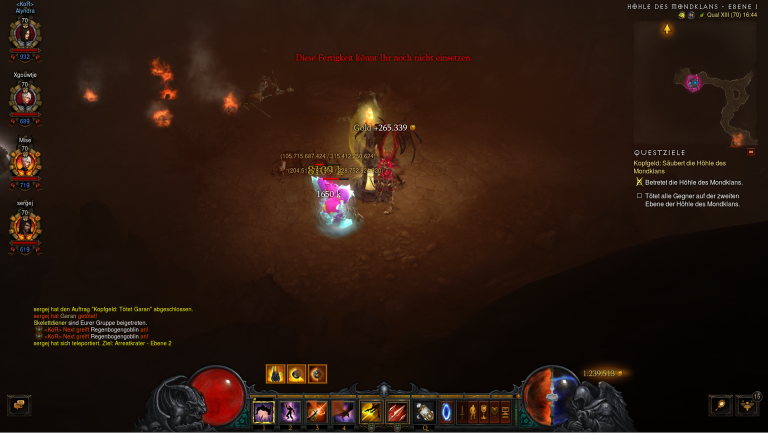768x435 pixels.
Task: Open the chat window button
Action: pyautogui.click(x=18, y=405)
